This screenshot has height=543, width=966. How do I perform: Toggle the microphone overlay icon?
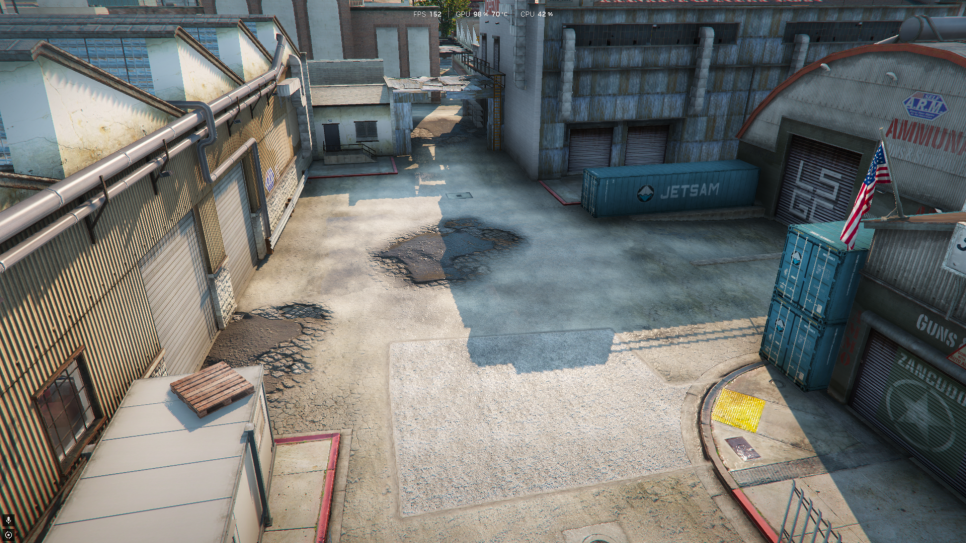[8, 520]
